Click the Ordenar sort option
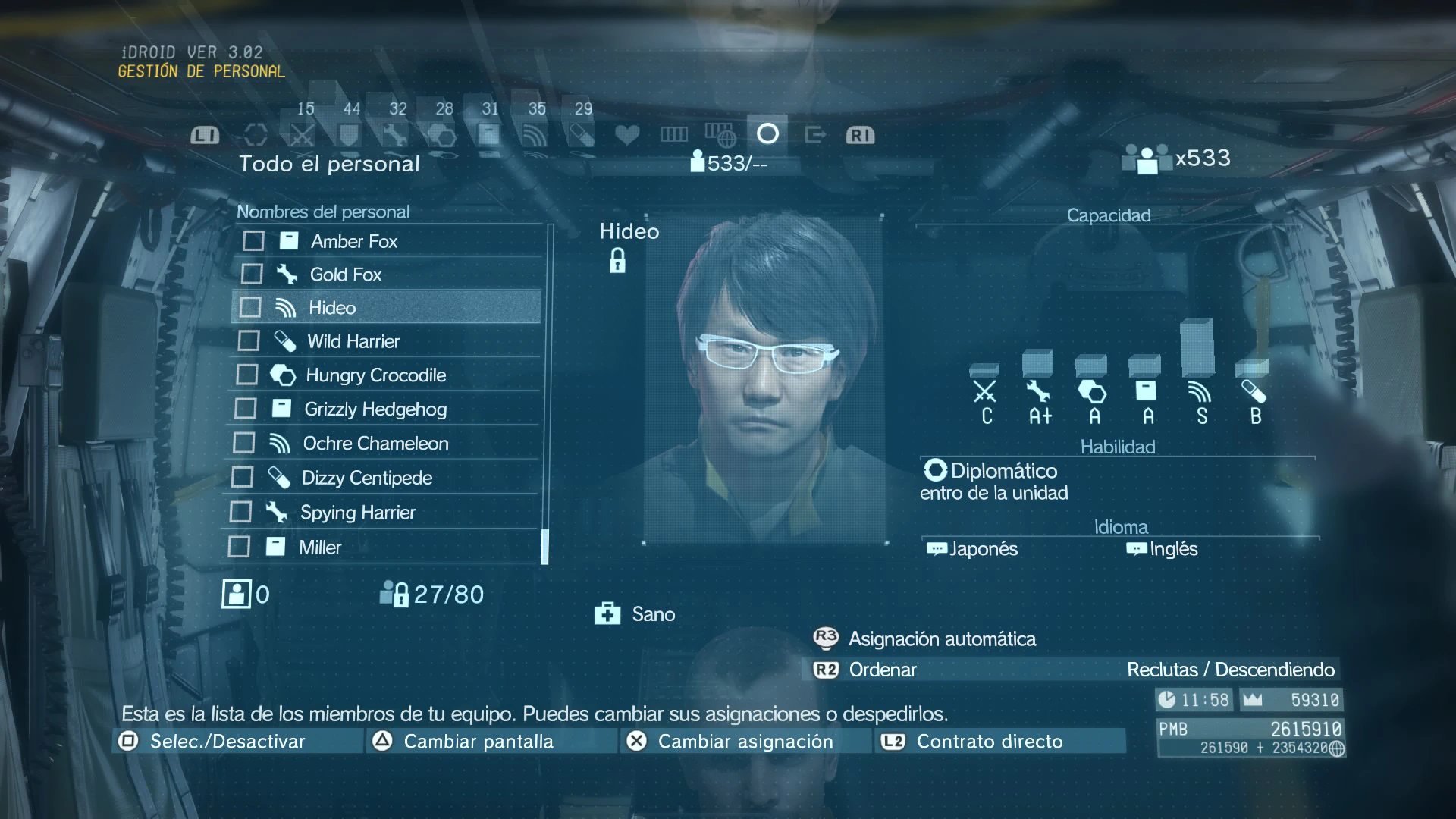Viewport: 1456px width, 819px height. coord(883,670)
